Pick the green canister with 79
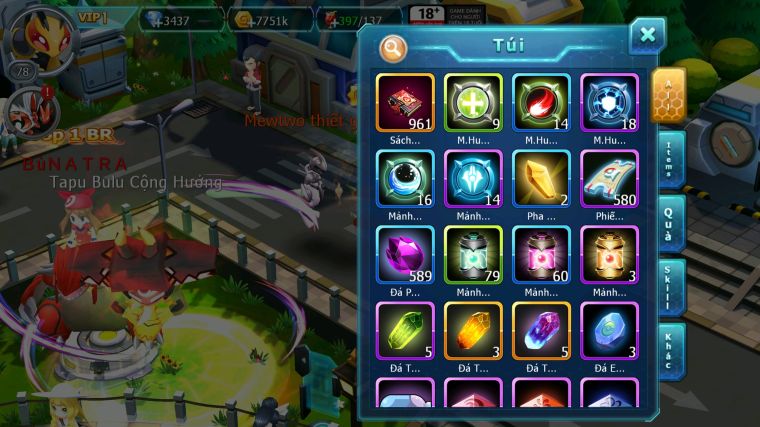 point(473,254)
